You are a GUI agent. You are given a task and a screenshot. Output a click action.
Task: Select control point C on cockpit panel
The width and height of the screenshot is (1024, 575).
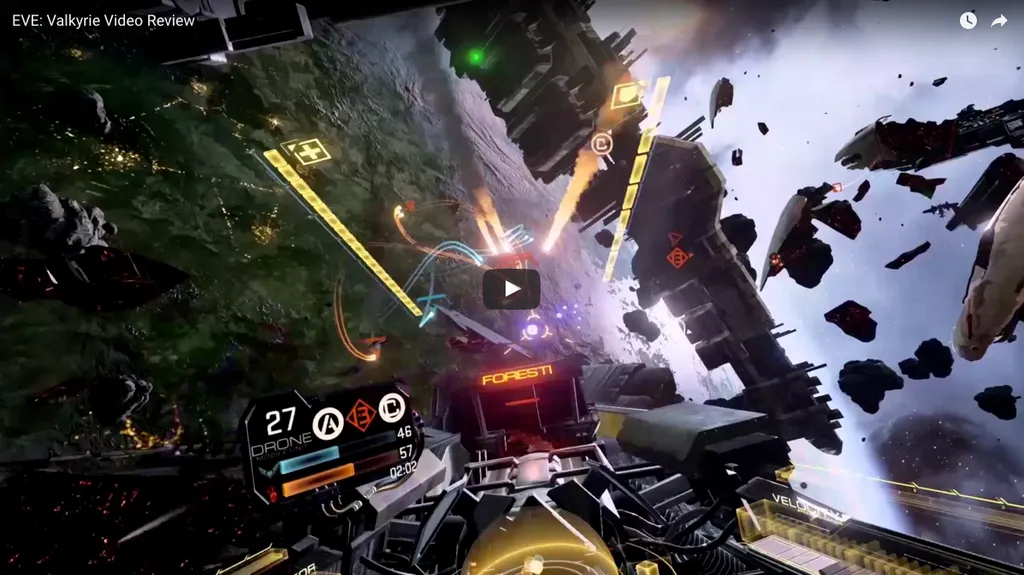coord(391,408)
